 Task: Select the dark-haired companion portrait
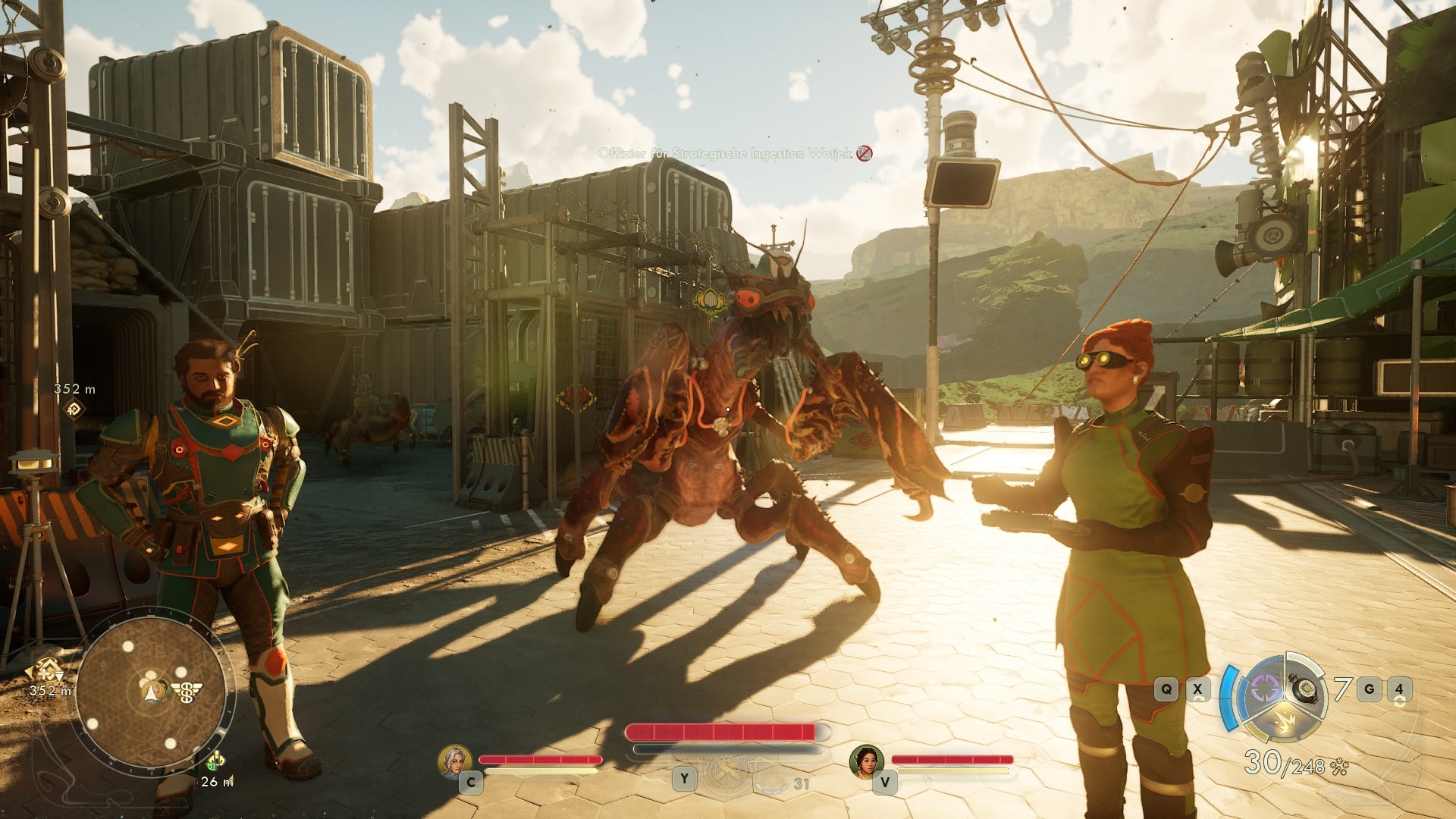click(x=867, y=761)
